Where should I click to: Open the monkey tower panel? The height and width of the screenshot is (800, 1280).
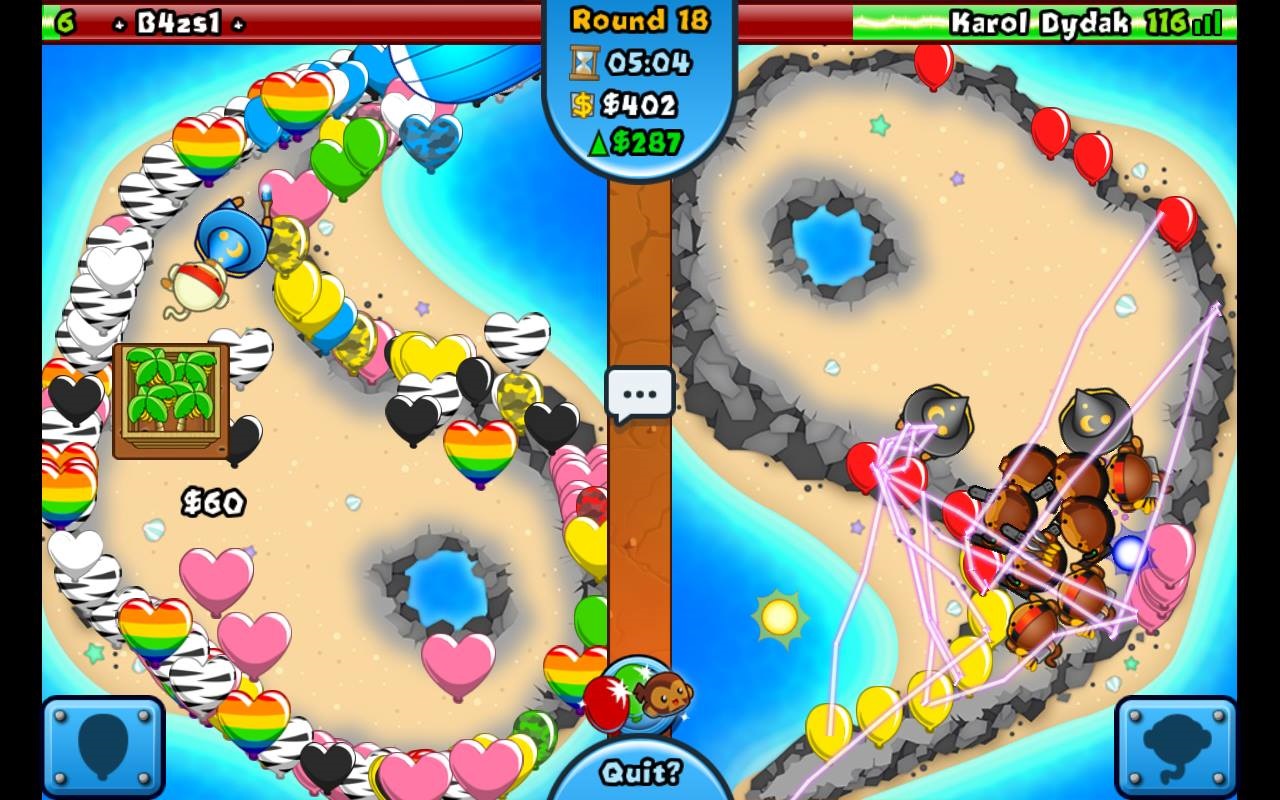point(1176,747)
